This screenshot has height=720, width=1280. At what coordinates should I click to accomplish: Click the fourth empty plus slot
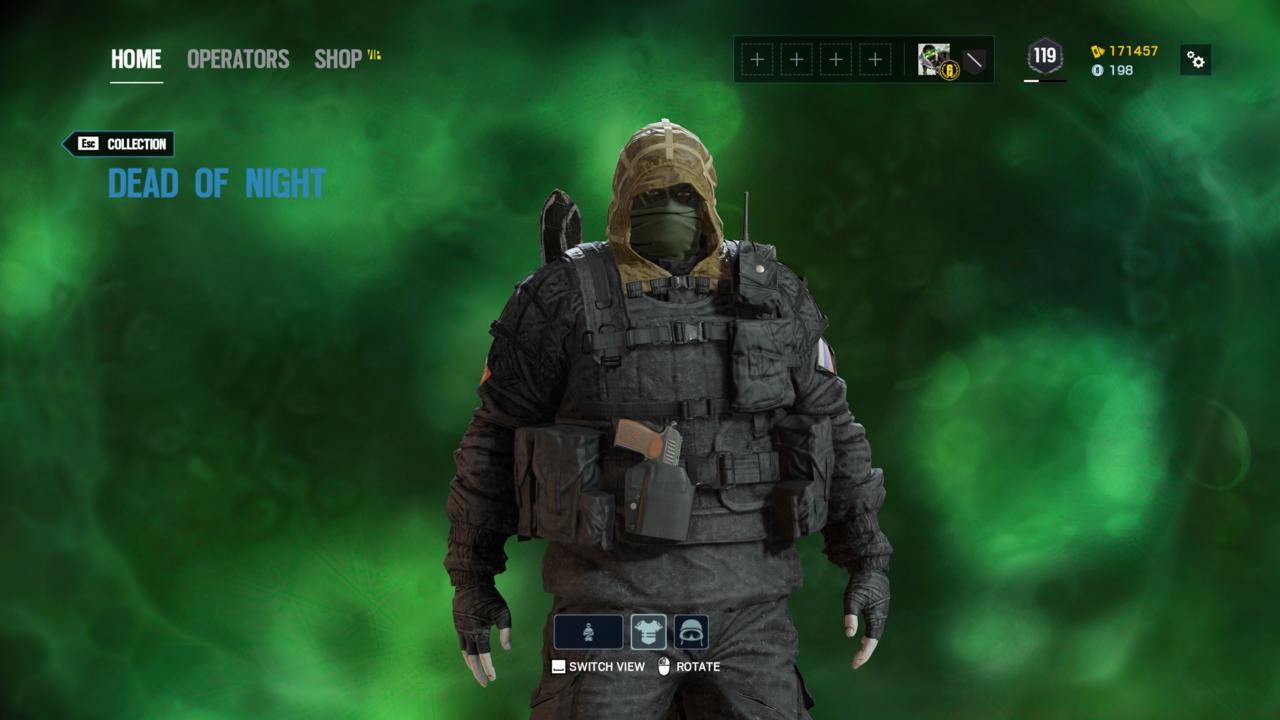[874, 59]
